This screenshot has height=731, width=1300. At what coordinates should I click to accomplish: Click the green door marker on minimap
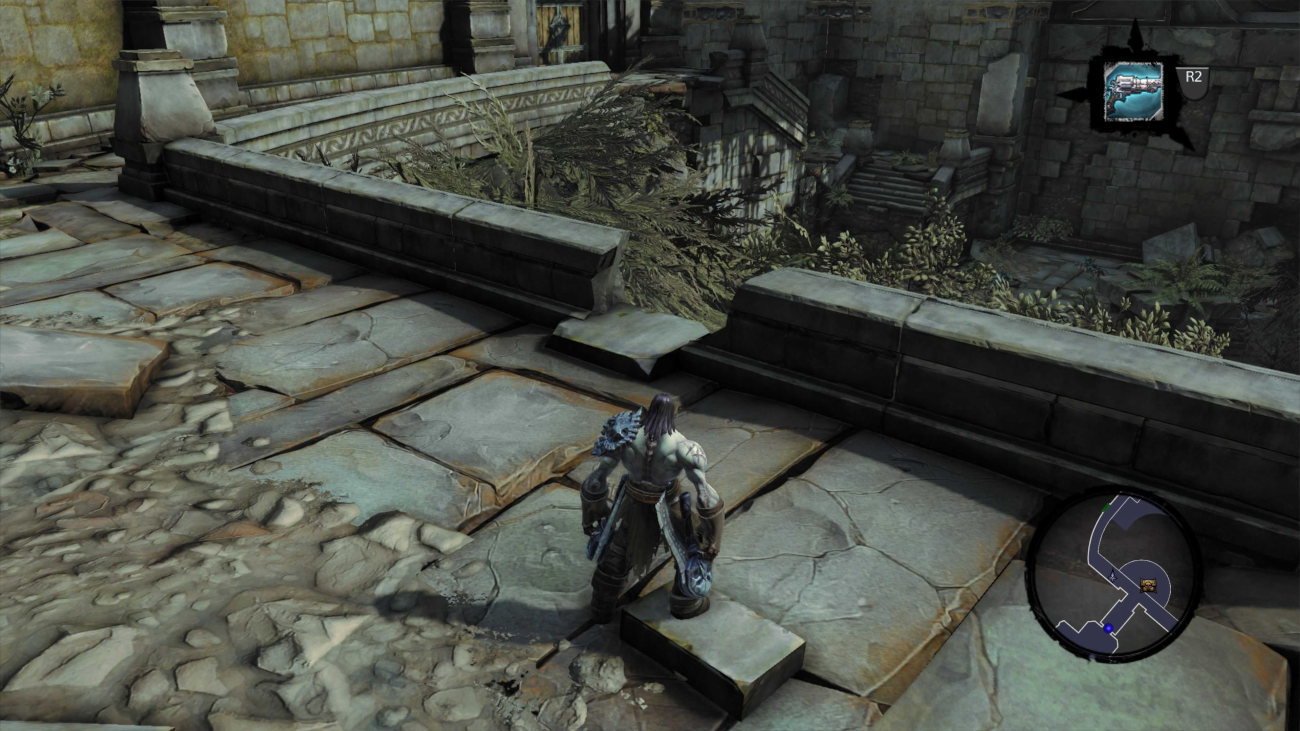(x=1105, y=508)
